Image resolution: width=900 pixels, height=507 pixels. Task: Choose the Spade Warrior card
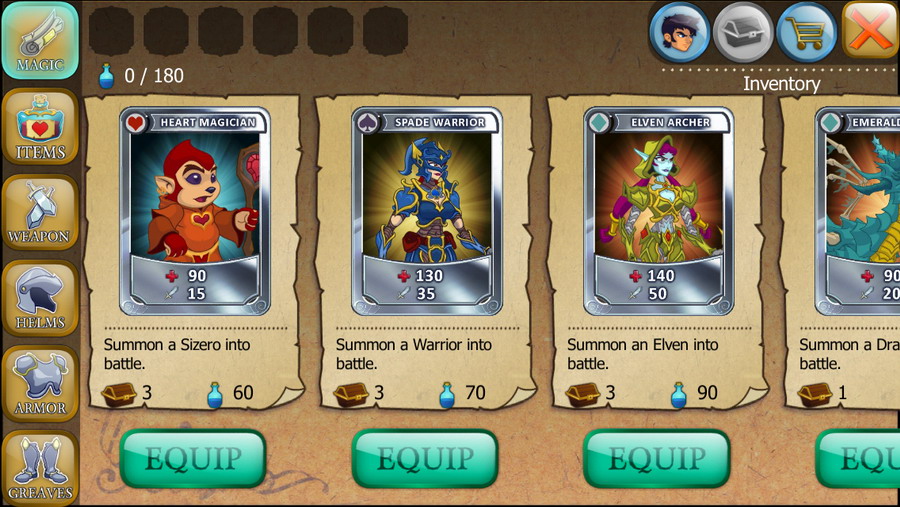click(427, 211)
